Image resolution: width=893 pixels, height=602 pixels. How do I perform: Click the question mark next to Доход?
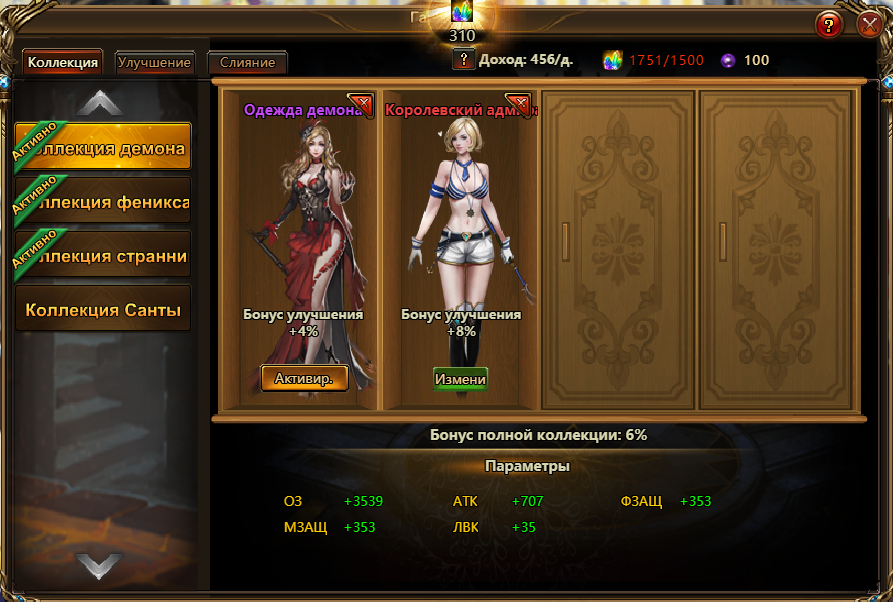[463, 60]
